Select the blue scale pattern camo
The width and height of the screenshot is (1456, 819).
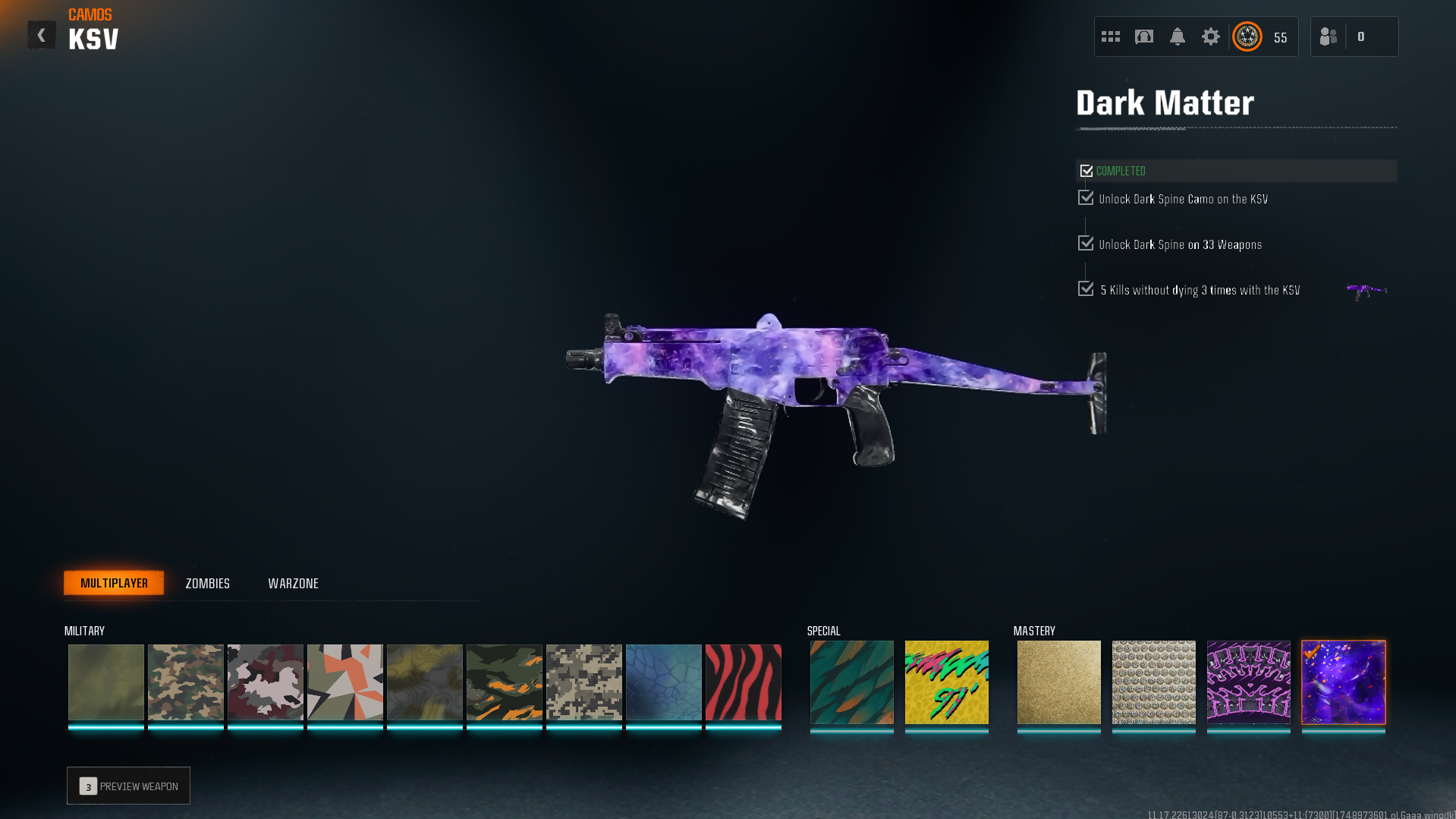[663, 682]
